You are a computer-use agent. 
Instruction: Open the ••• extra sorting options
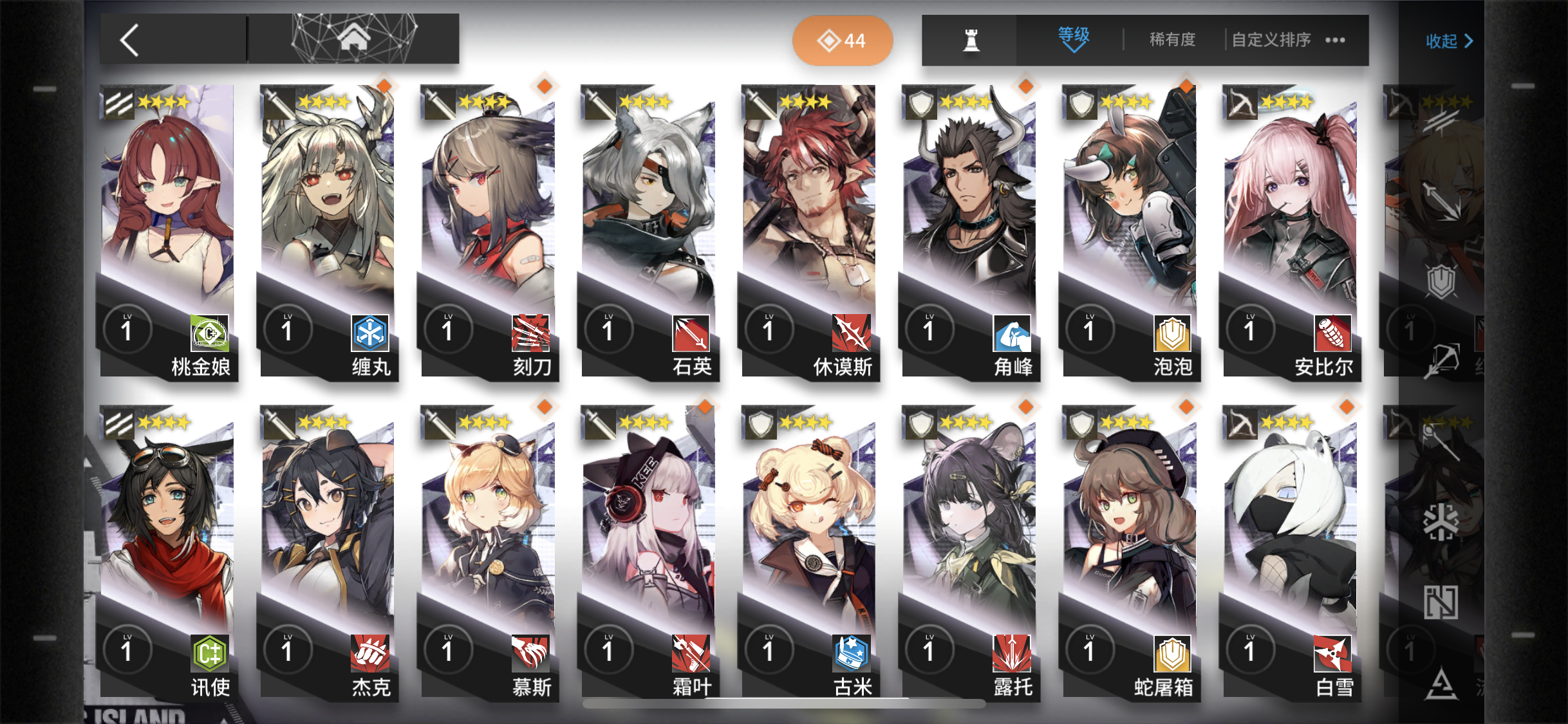(1334, 40)
